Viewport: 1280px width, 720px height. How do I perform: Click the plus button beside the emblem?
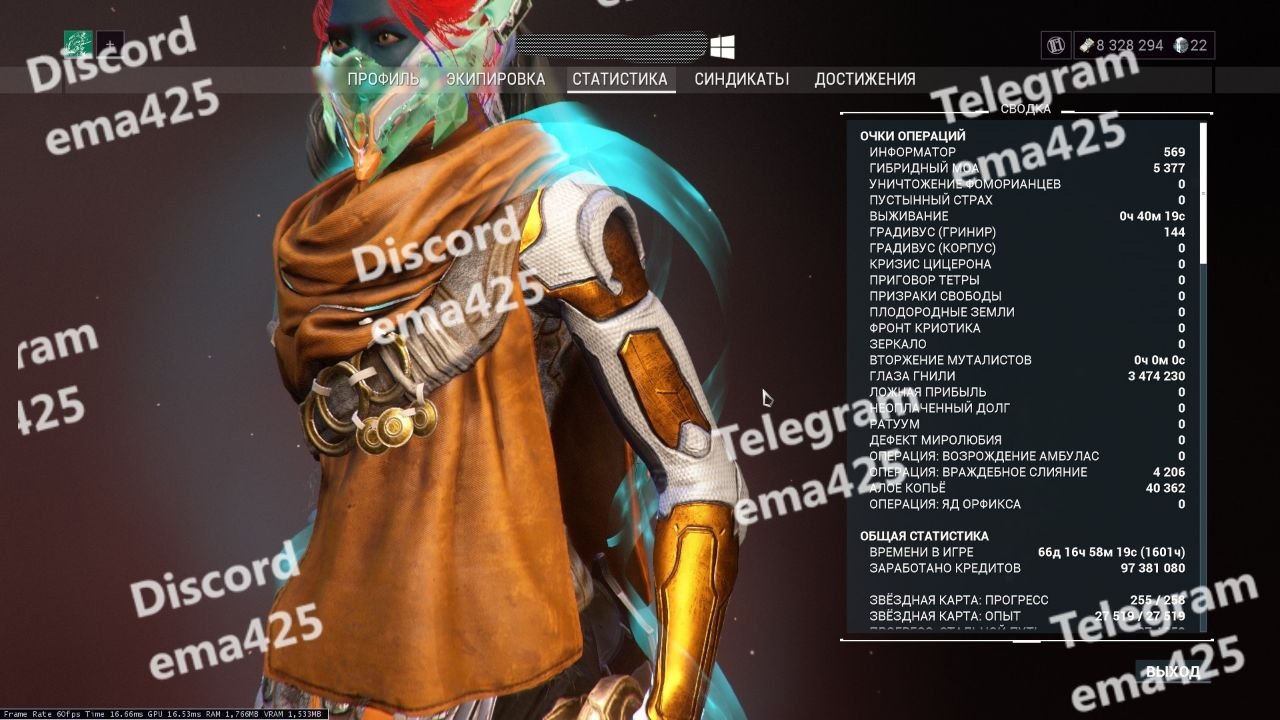click(110, 45)
